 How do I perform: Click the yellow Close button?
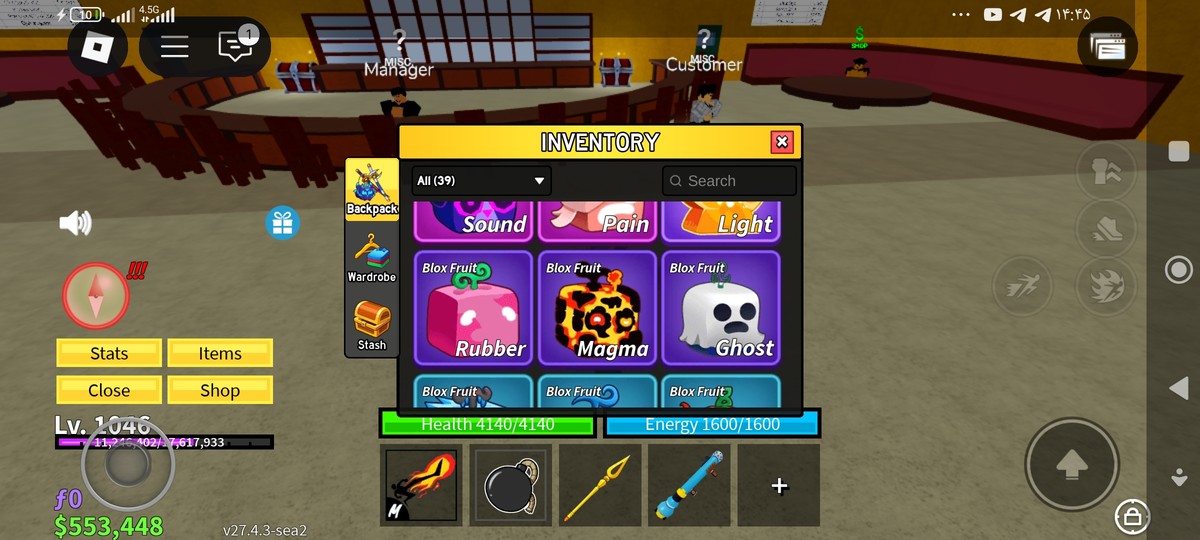coord(109,390)
